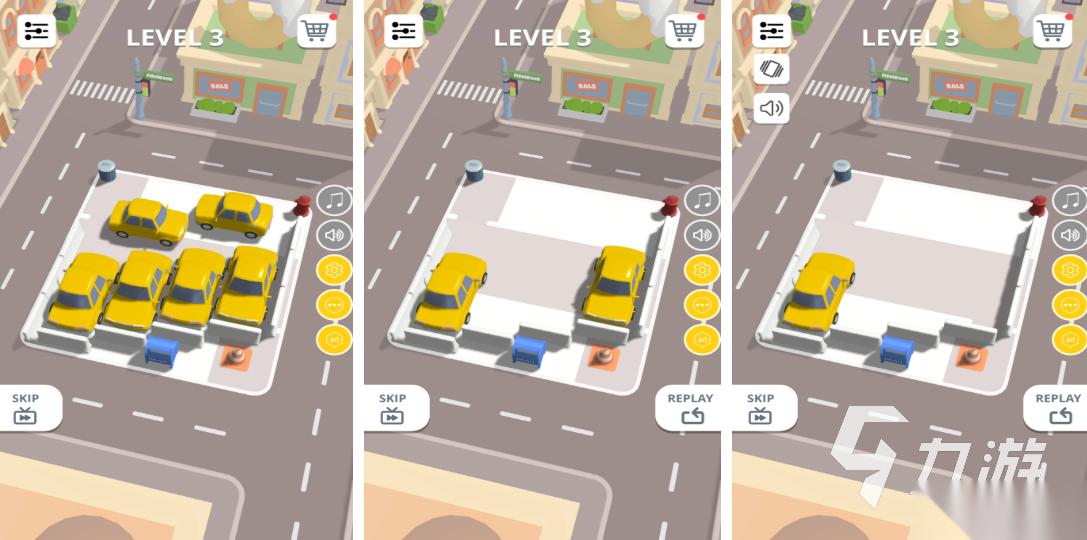
Task: Skip the level in the middle screenshot
Action: coord(393,408)
